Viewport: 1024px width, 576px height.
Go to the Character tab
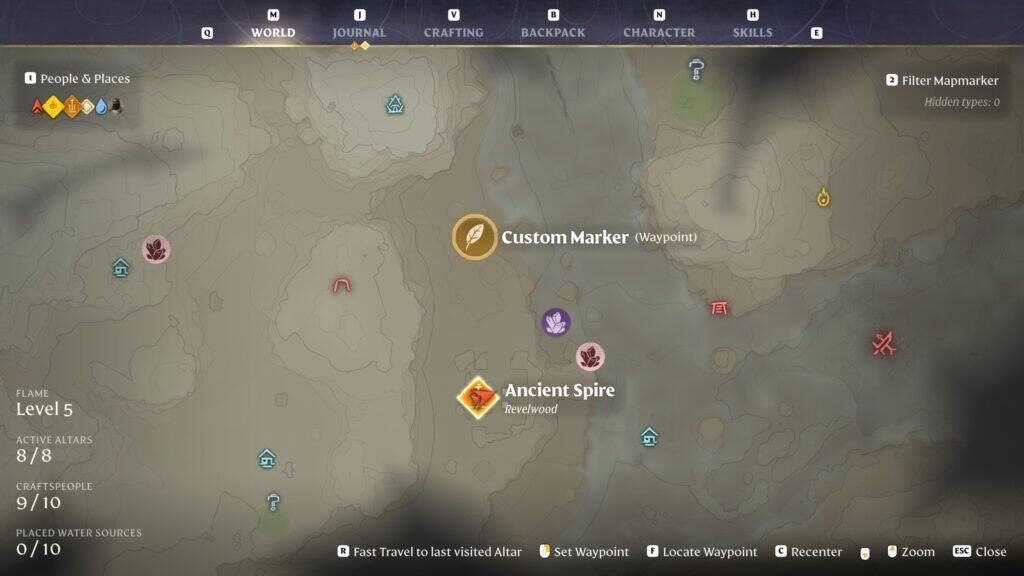pos(659,32)
